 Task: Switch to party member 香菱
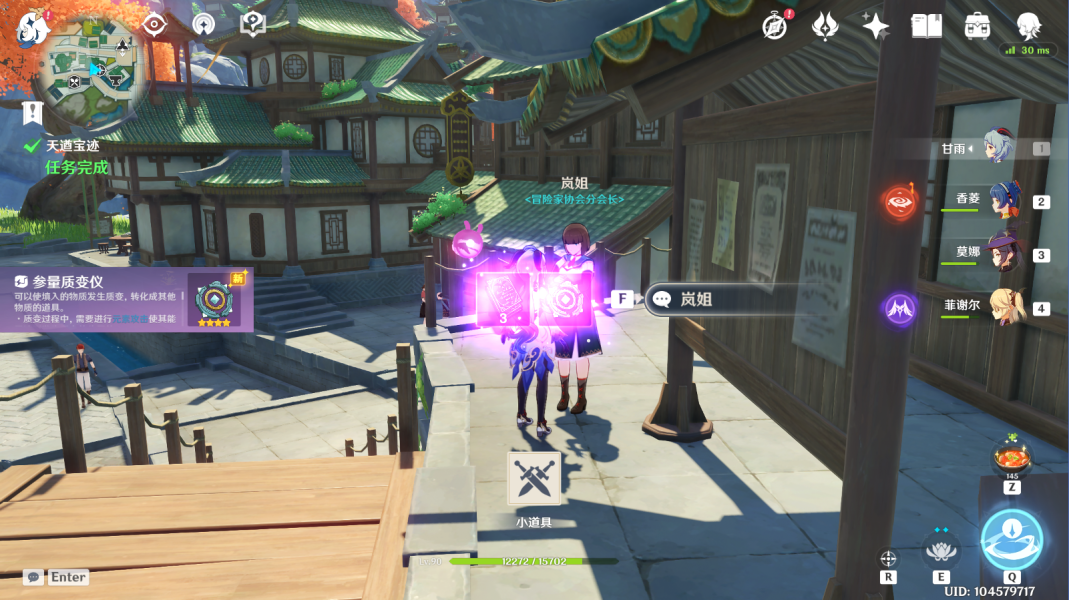tap(1005, 200)
